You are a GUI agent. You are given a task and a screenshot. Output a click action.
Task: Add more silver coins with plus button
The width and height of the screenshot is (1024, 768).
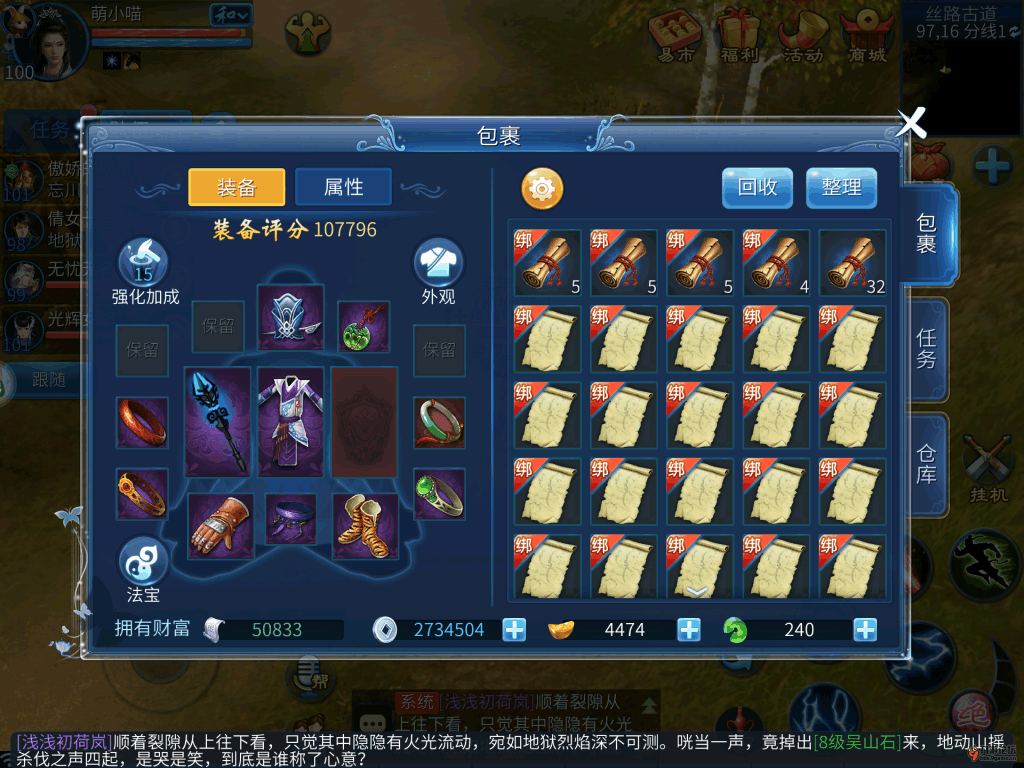tap(514, 630)
